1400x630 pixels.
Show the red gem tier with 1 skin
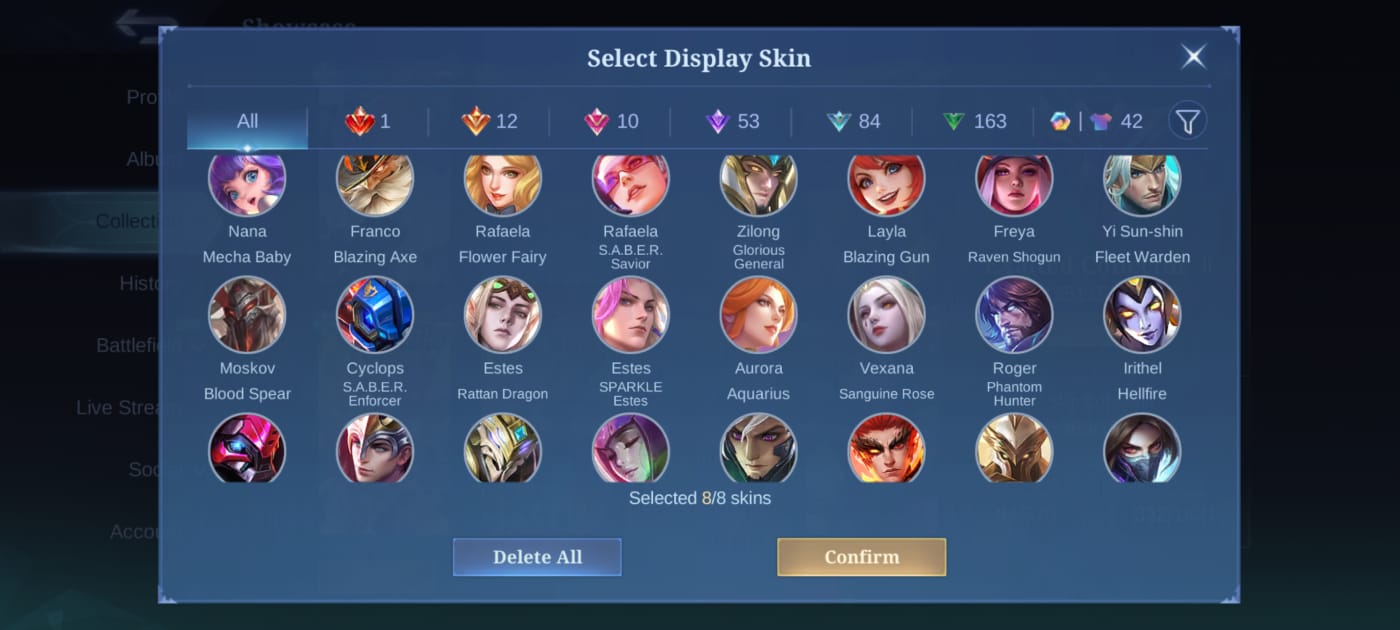click(368, 122)
